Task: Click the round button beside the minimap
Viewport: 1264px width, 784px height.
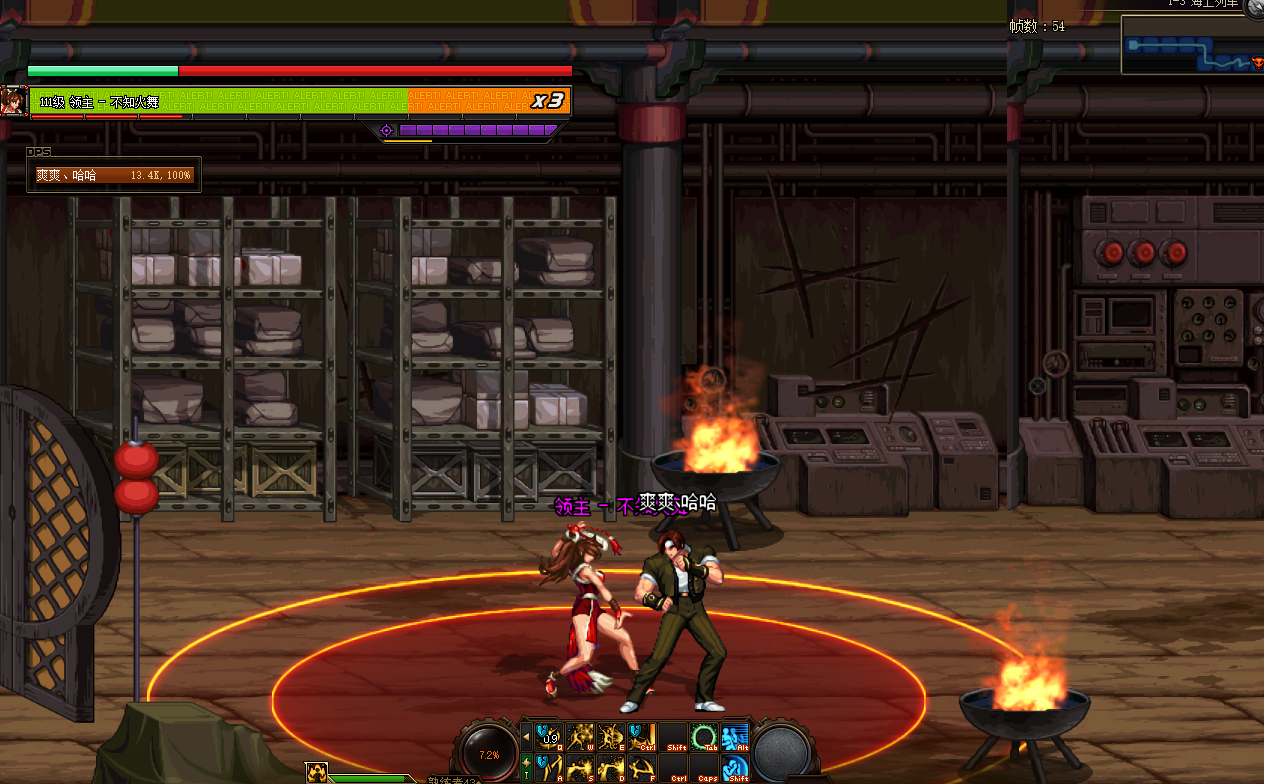Action: [1255, 6]
